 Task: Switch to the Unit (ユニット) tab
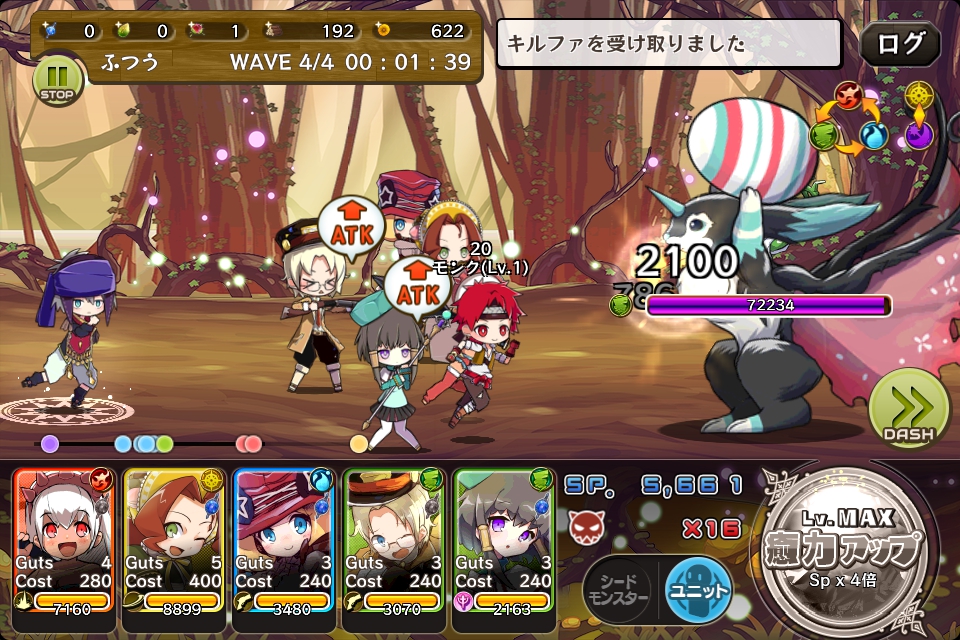698,590
